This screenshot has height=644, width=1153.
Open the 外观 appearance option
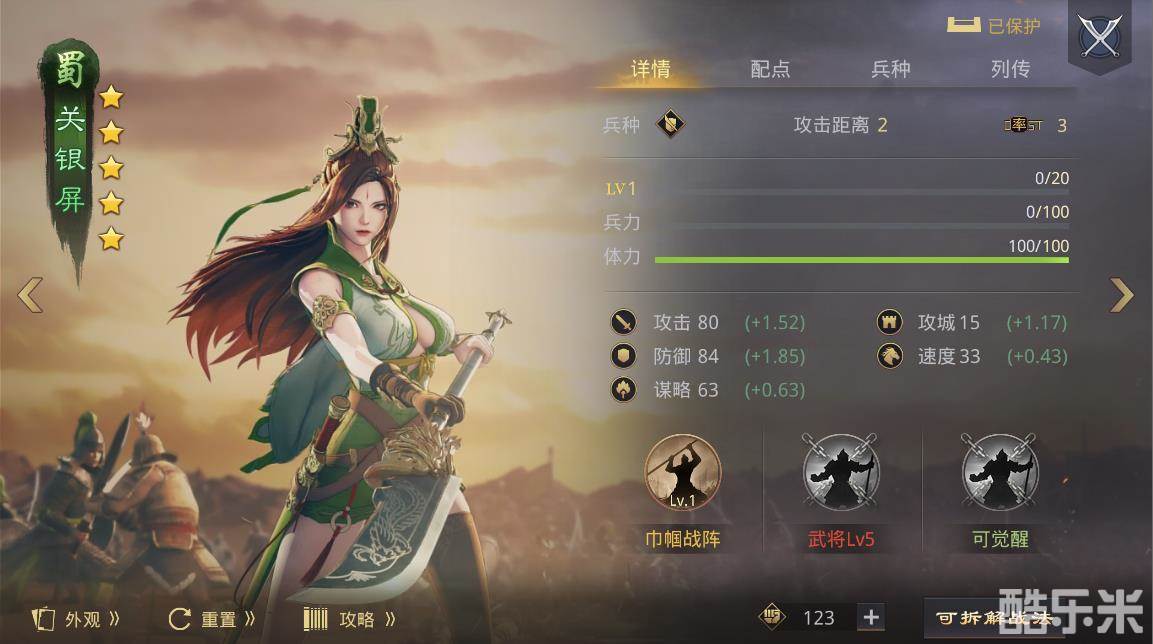[78, 619]
